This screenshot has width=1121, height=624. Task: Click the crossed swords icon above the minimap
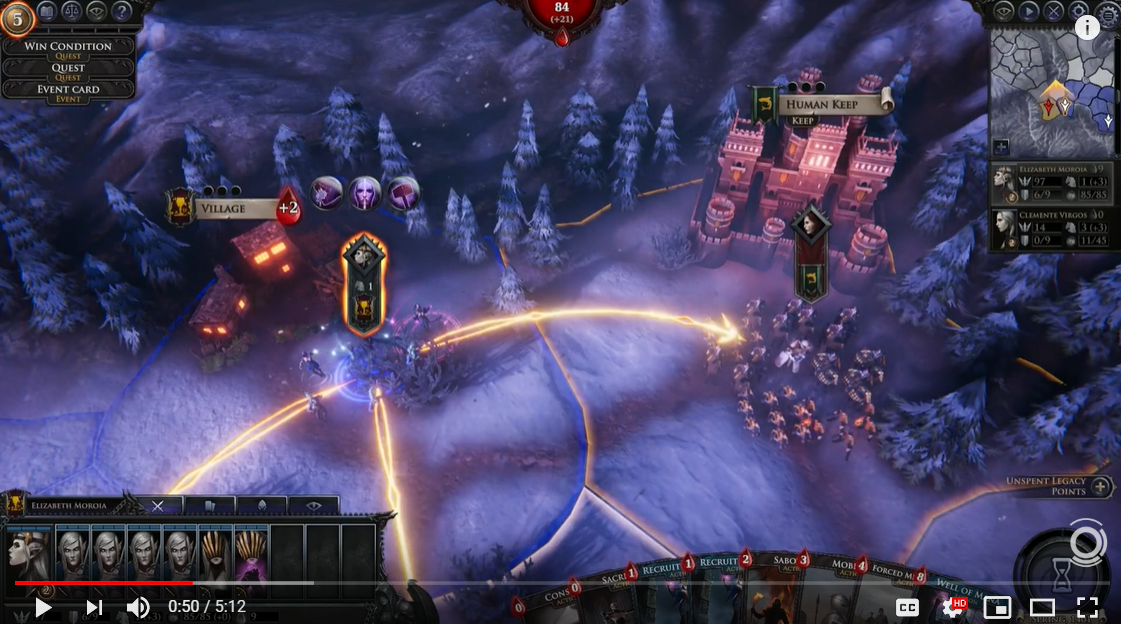(1054, 12)
